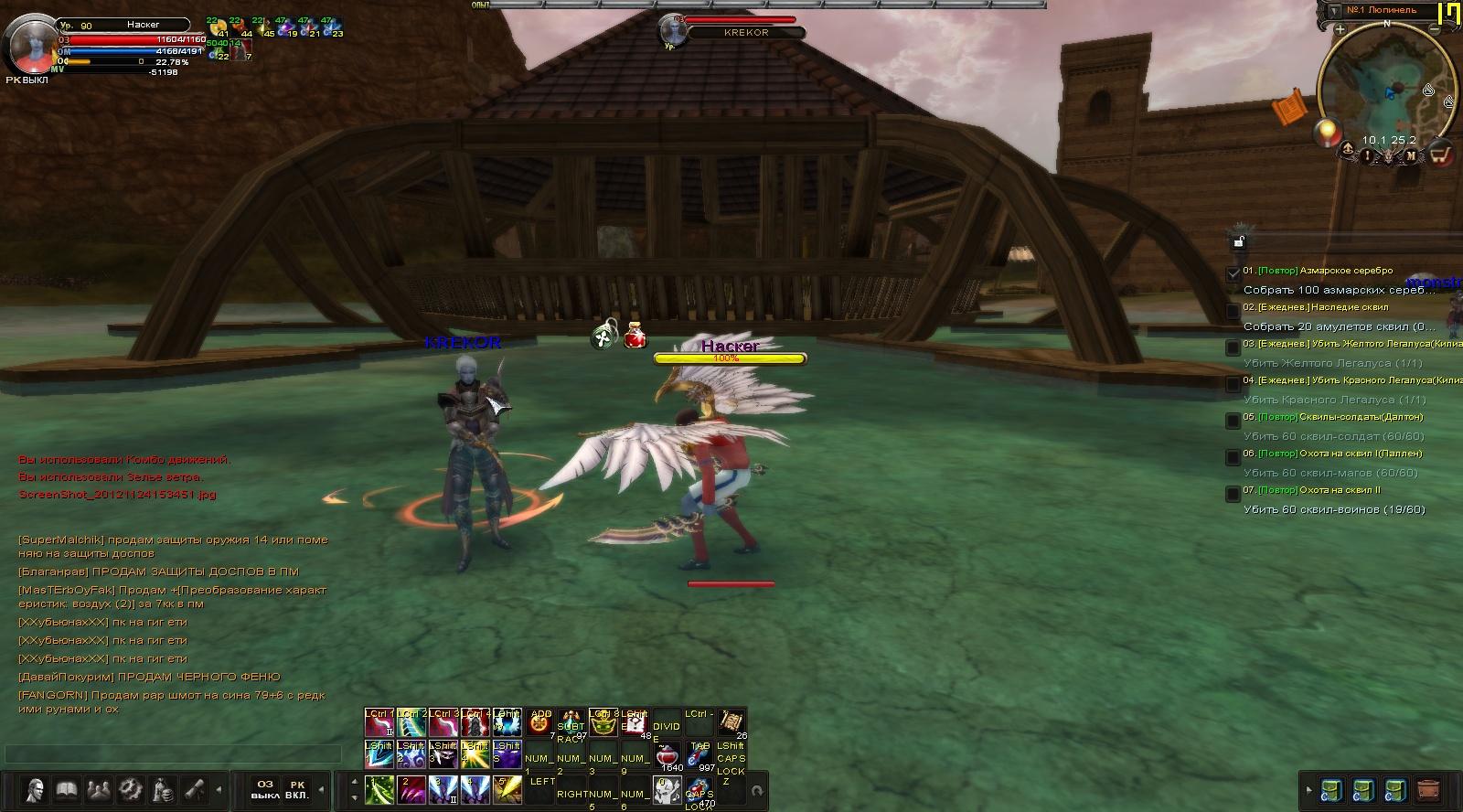This screenshot has height=812, width=1463.
Task: Click the orange scroll notification icon
Action: pyautogui.click(x=1287, y=110)
